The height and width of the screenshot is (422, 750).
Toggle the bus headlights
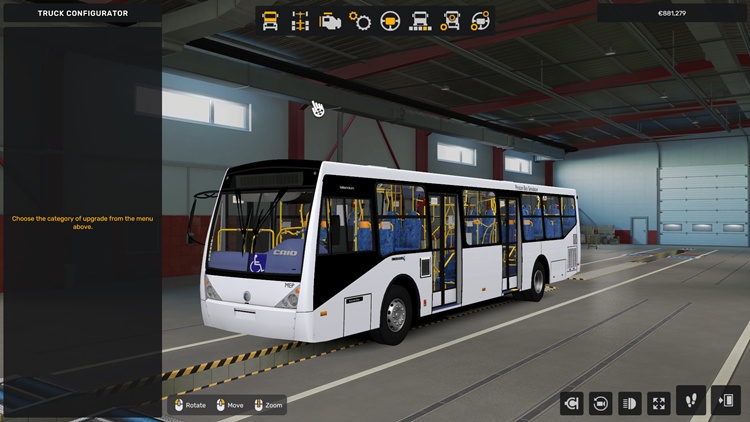click(630, 403)
